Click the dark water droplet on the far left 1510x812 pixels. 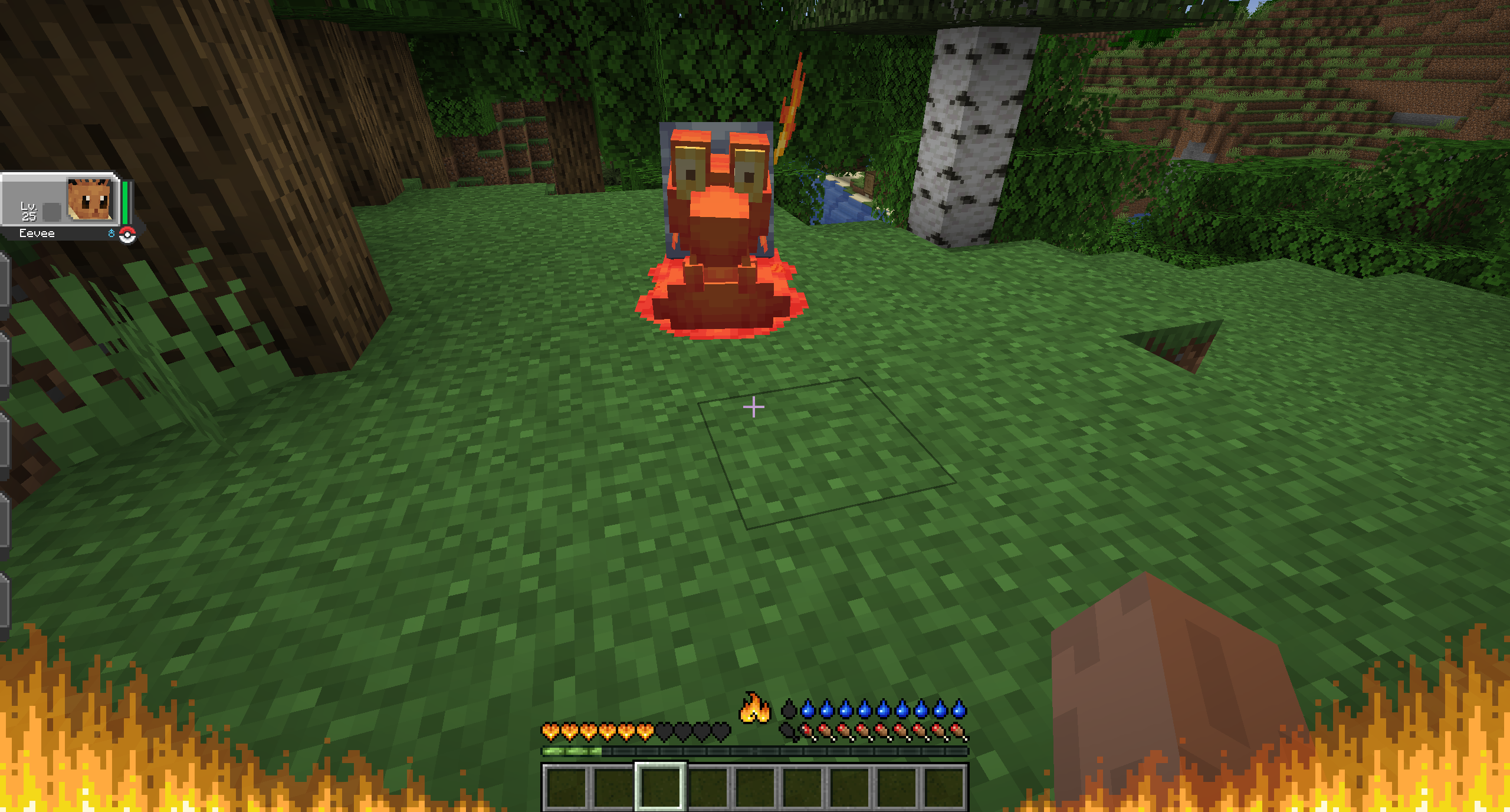[789, 709]
